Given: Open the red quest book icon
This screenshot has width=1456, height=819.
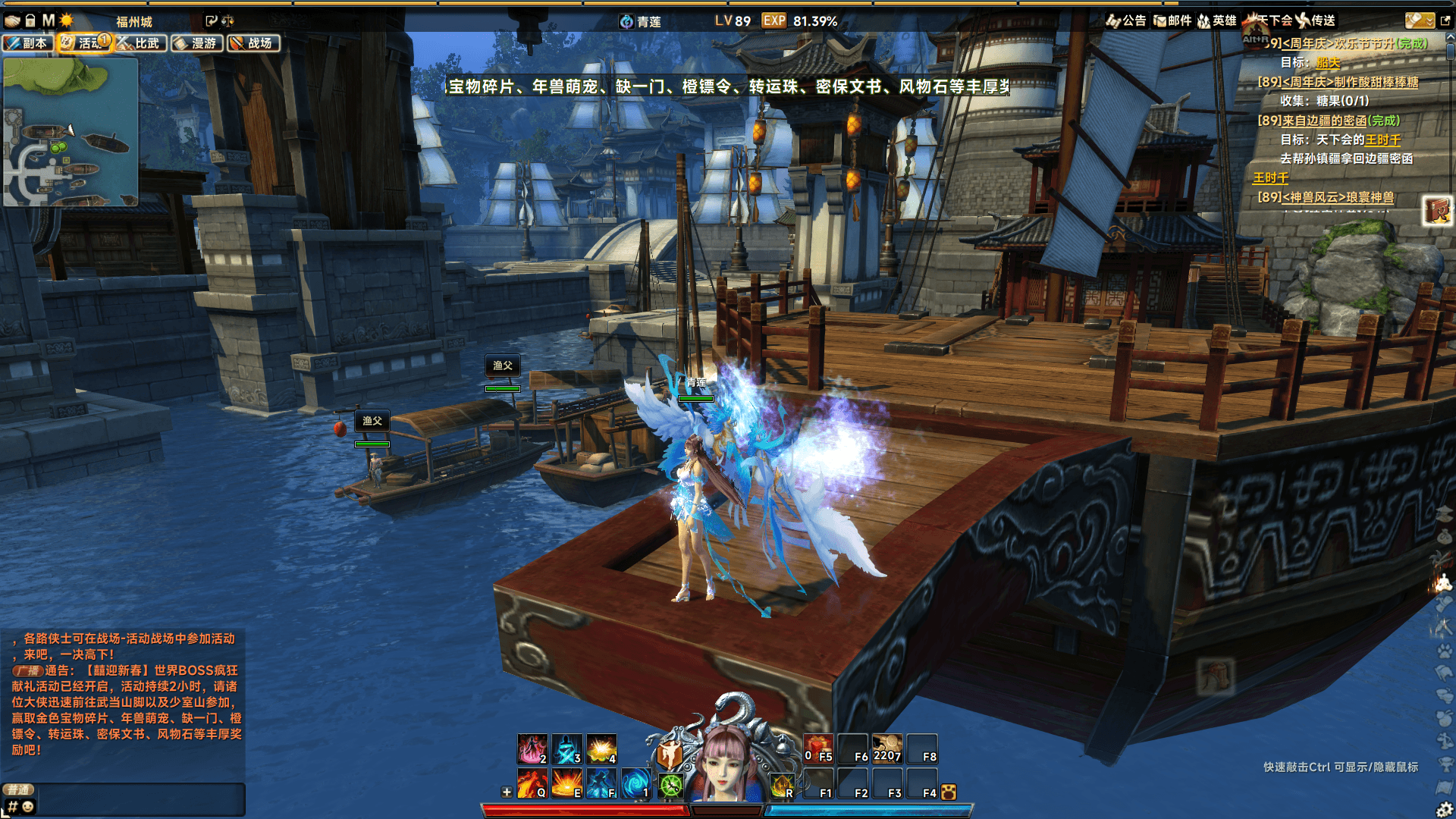Looking at the screenshot, I should click(x=1436, y=210).
